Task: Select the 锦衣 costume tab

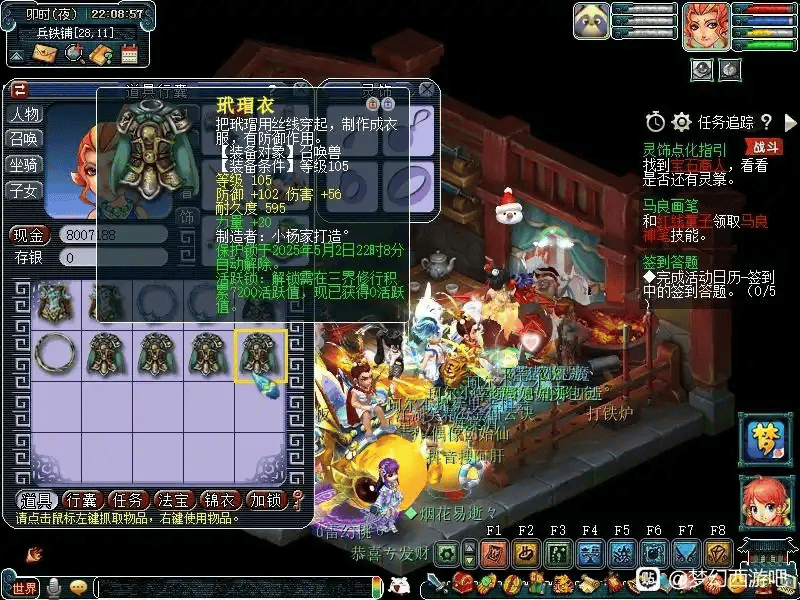Action: (x=220, y=500)
